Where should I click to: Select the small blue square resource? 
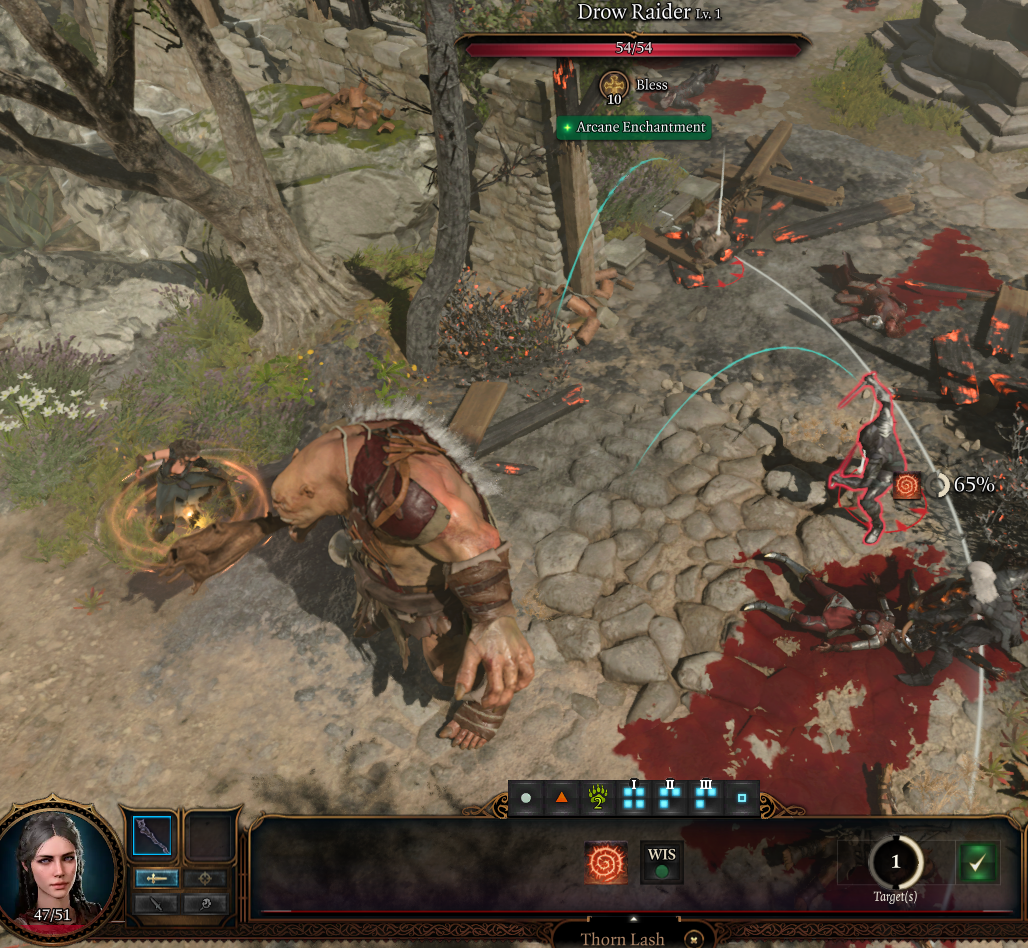point(741,799)
